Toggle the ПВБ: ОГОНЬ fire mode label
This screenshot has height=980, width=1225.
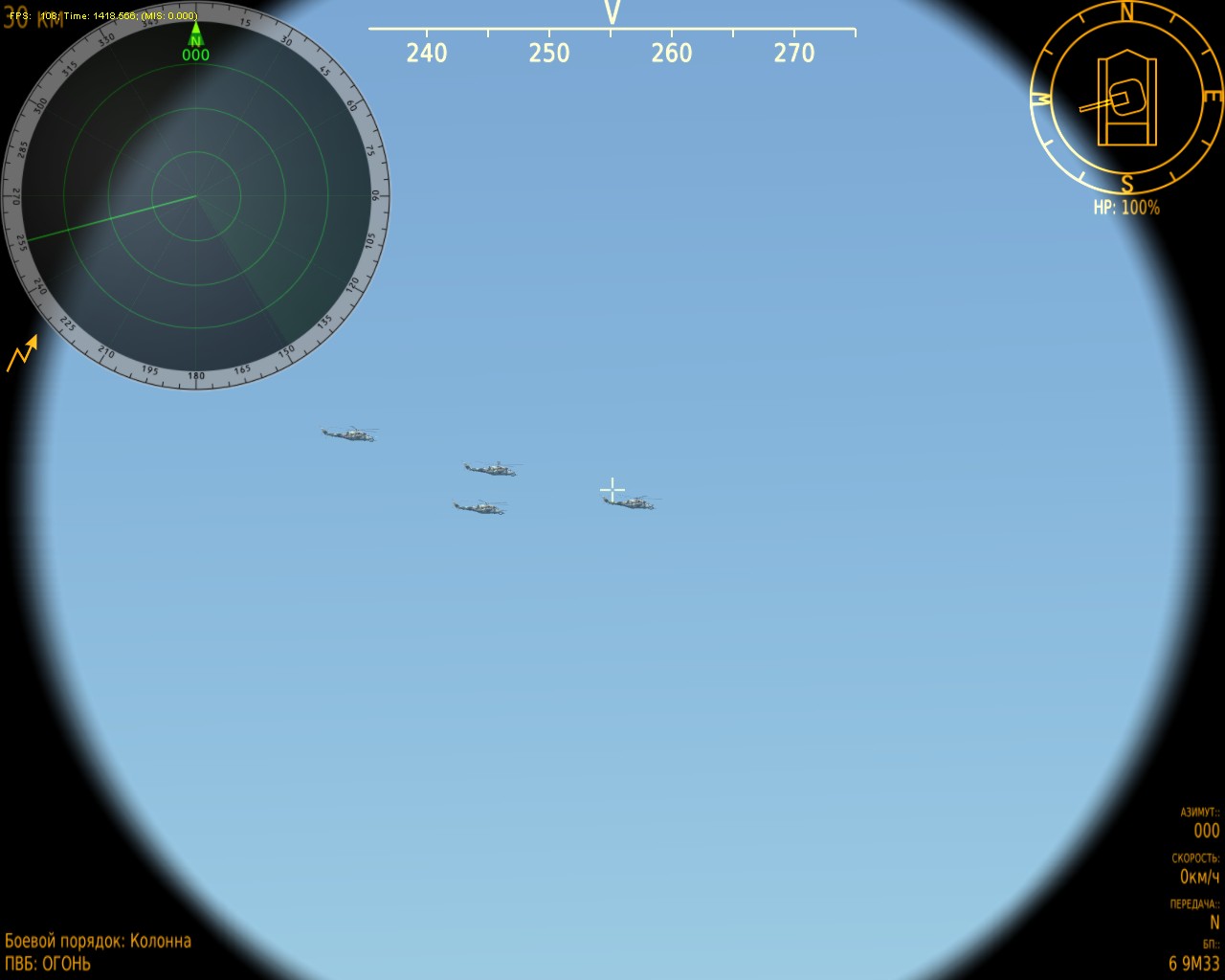[48, 964]
